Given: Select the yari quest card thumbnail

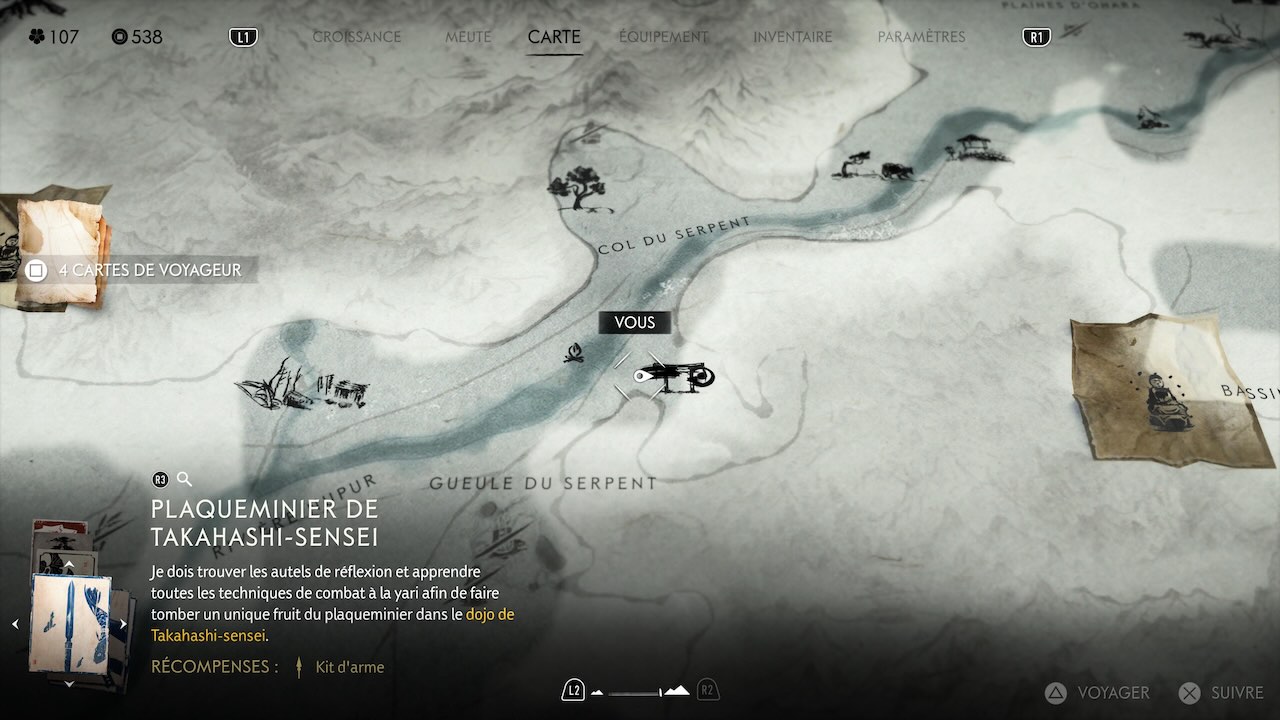Looking at the screenshot, I should click(x=70, y=622).
